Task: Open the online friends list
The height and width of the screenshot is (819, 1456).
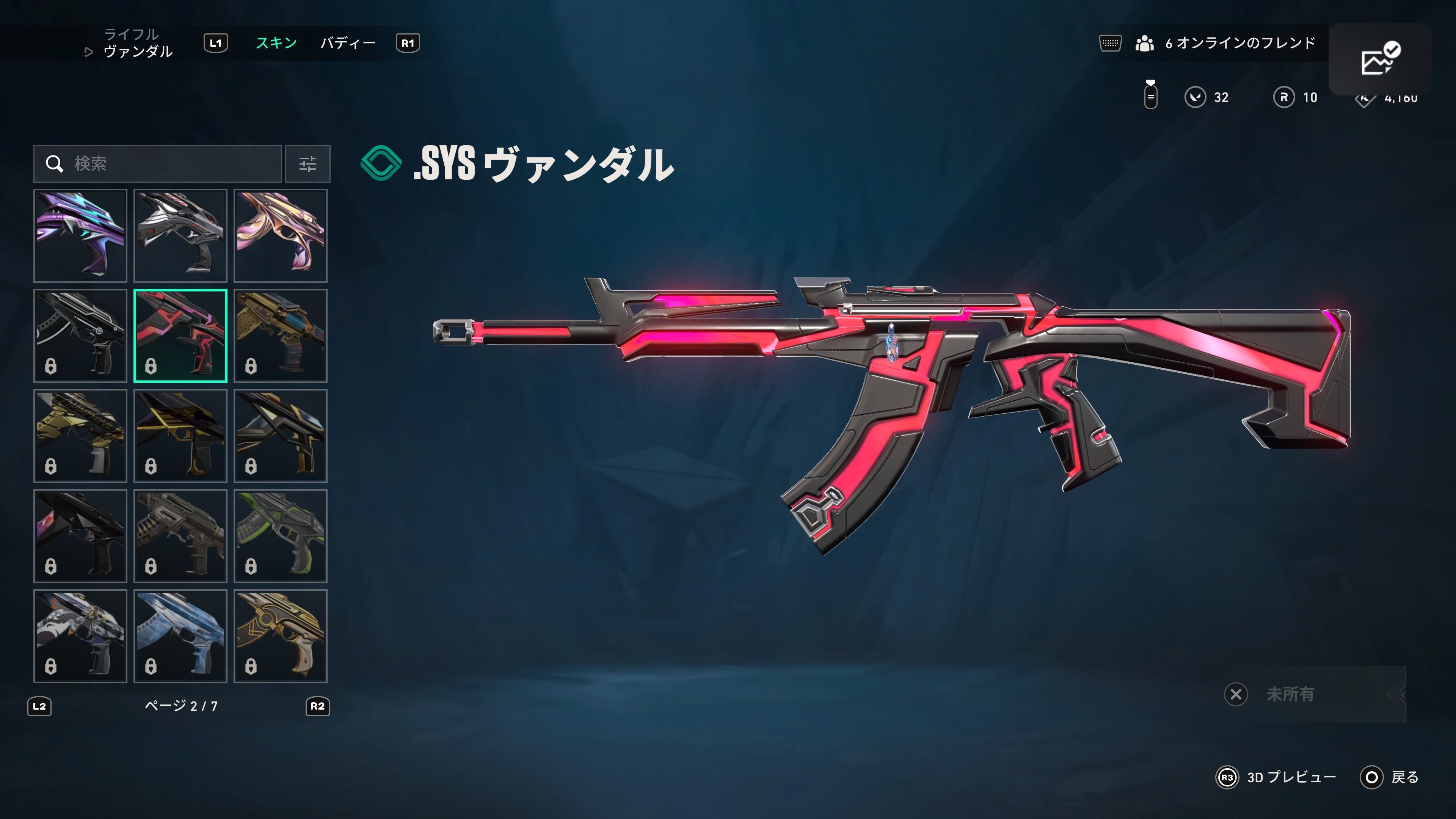Action: (1225, 43)
